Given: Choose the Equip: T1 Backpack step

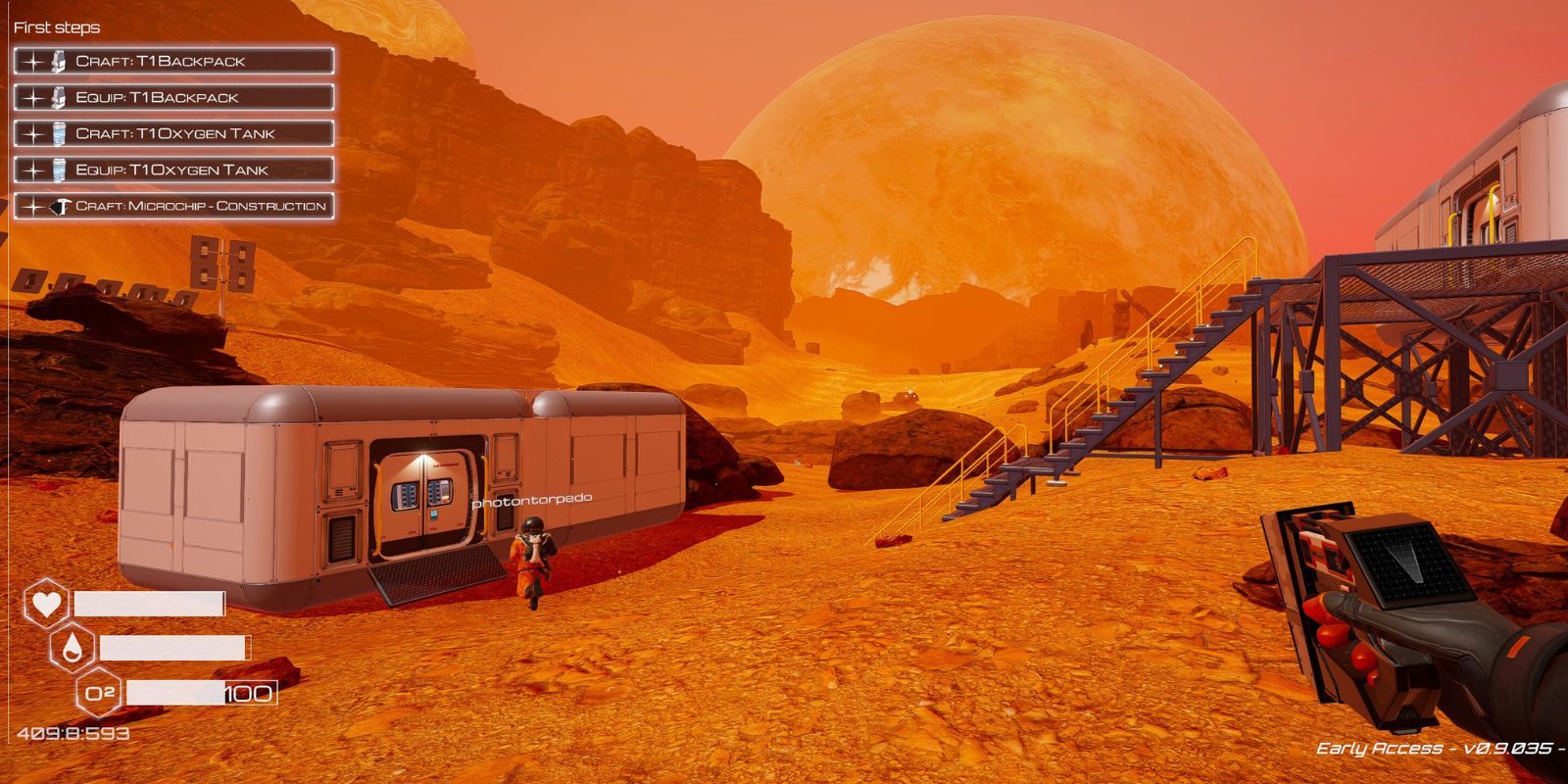Looking at the screenshot, I should [x=173, y=97].
